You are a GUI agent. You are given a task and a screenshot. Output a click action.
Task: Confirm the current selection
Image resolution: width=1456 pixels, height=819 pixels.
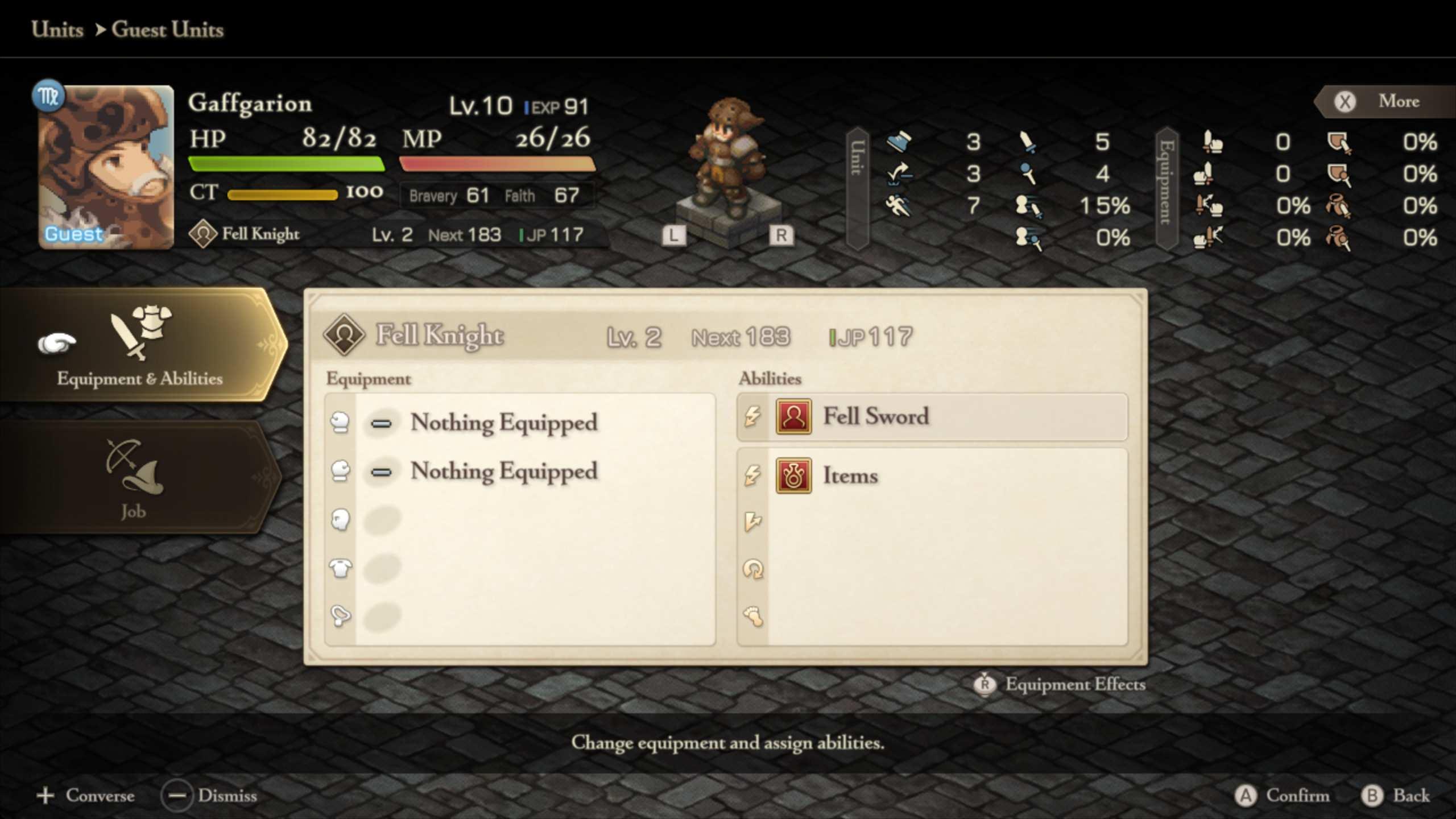1283,795
